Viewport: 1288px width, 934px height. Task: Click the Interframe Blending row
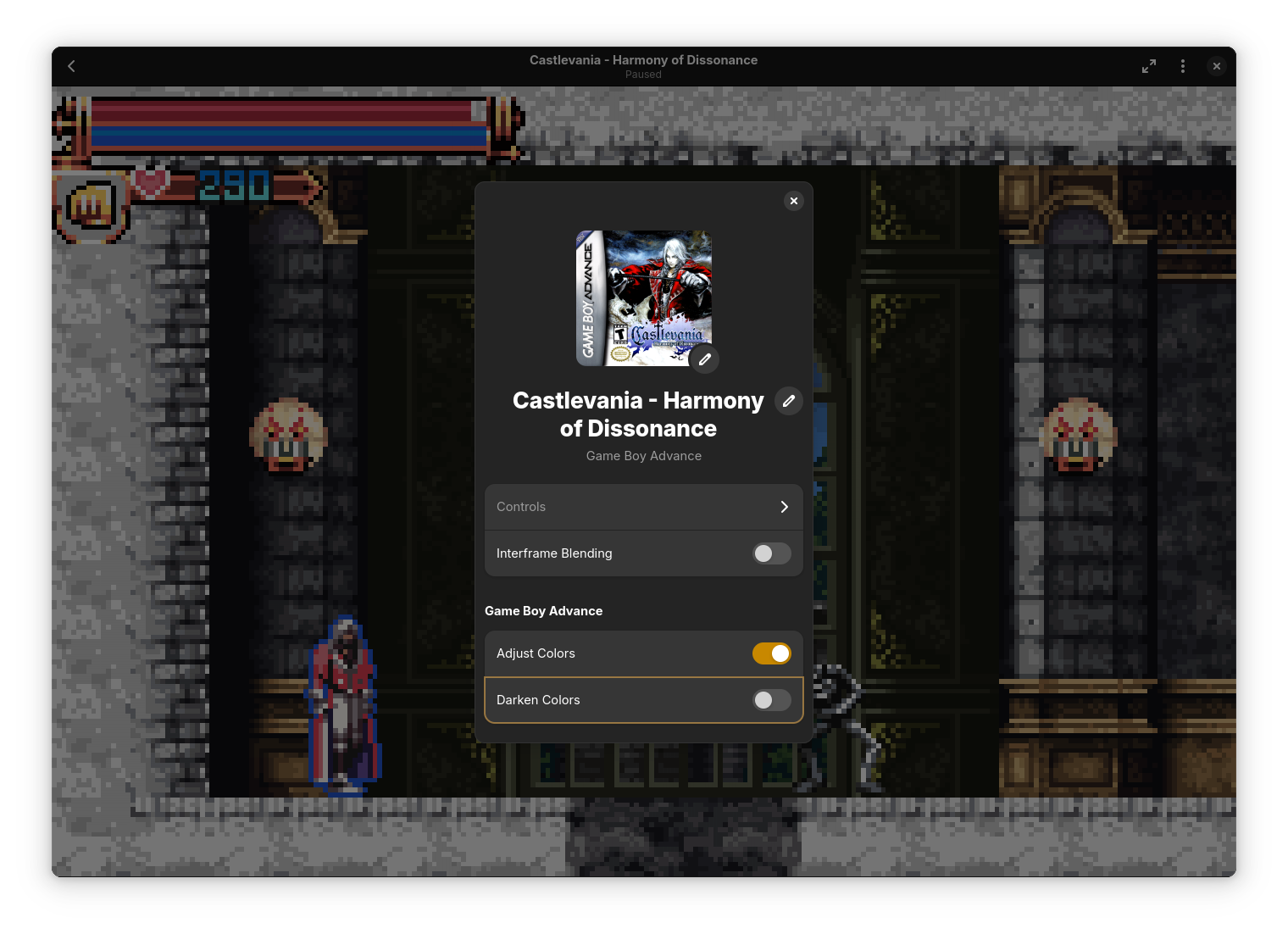[x=610, y=553]
